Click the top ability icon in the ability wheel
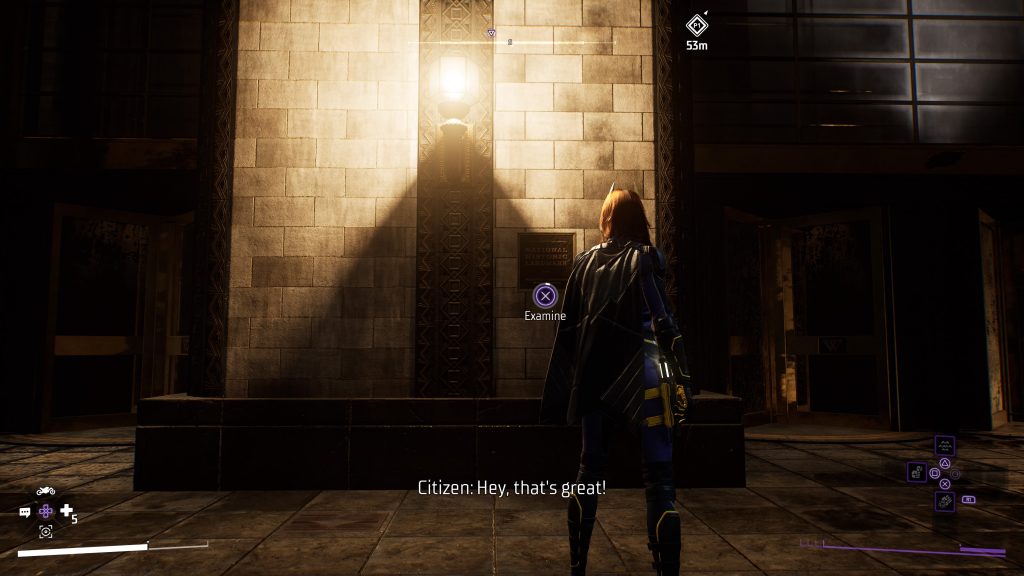The height and width of the screenshot is (576, 1024). (945, 446)
